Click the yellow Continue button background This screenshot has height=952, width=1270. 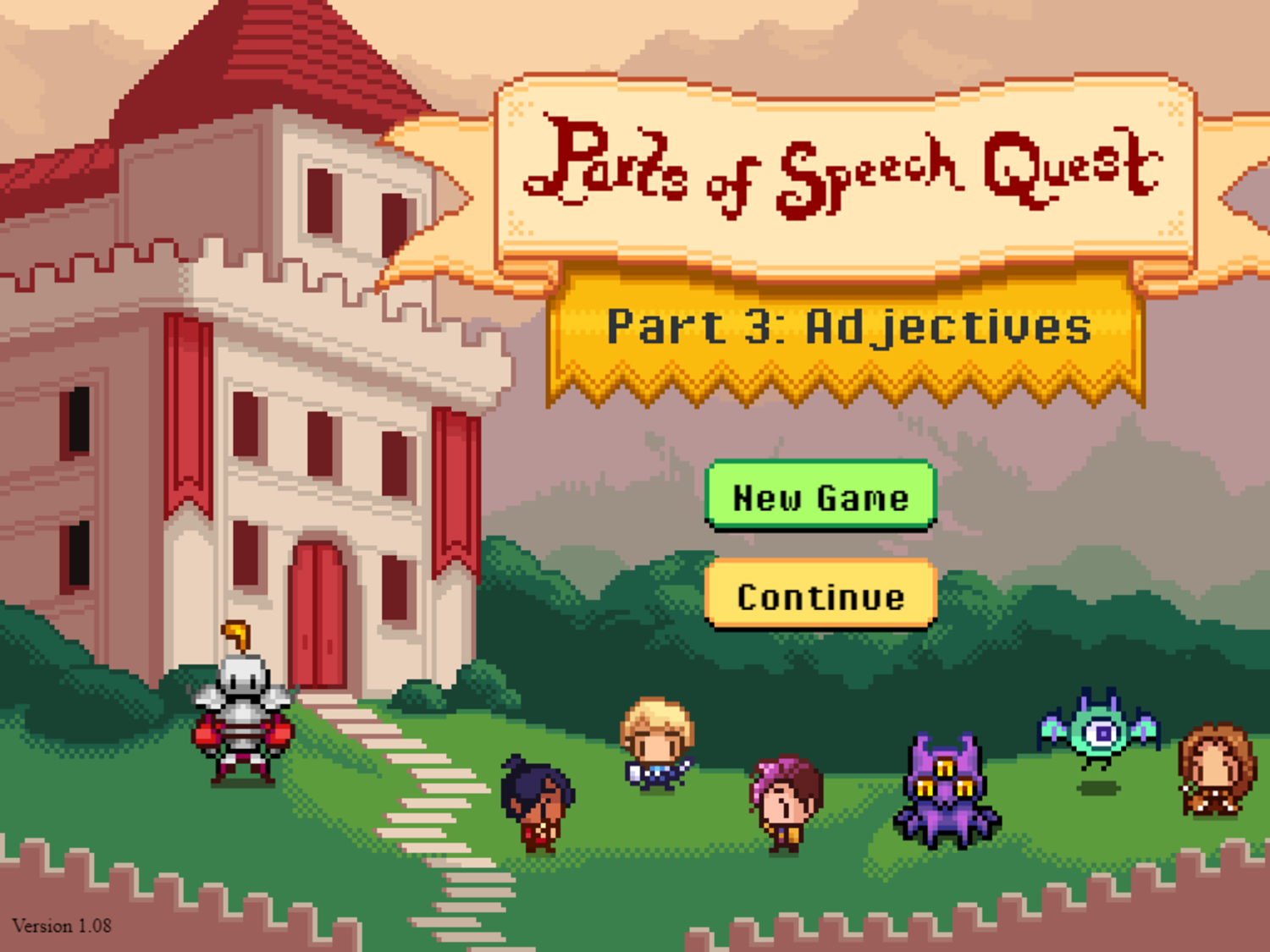click(820, 597)
